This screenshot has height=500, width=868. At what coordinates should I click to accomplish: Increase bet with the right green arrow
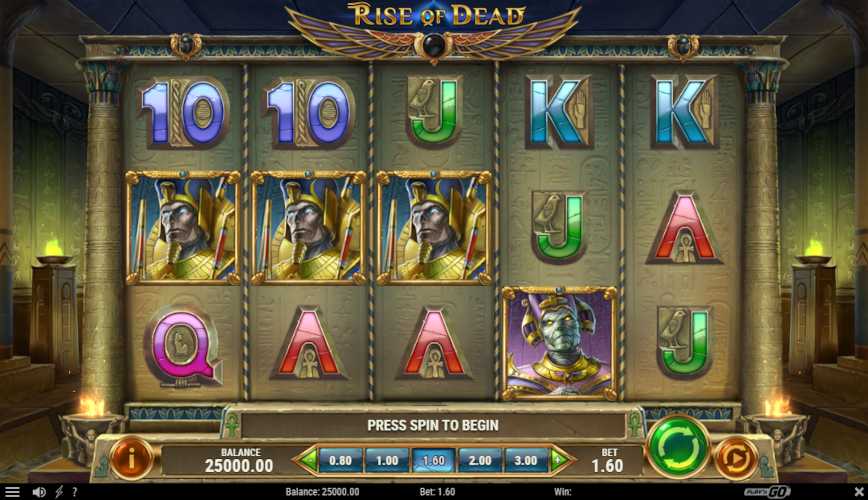tap(559, 461)
